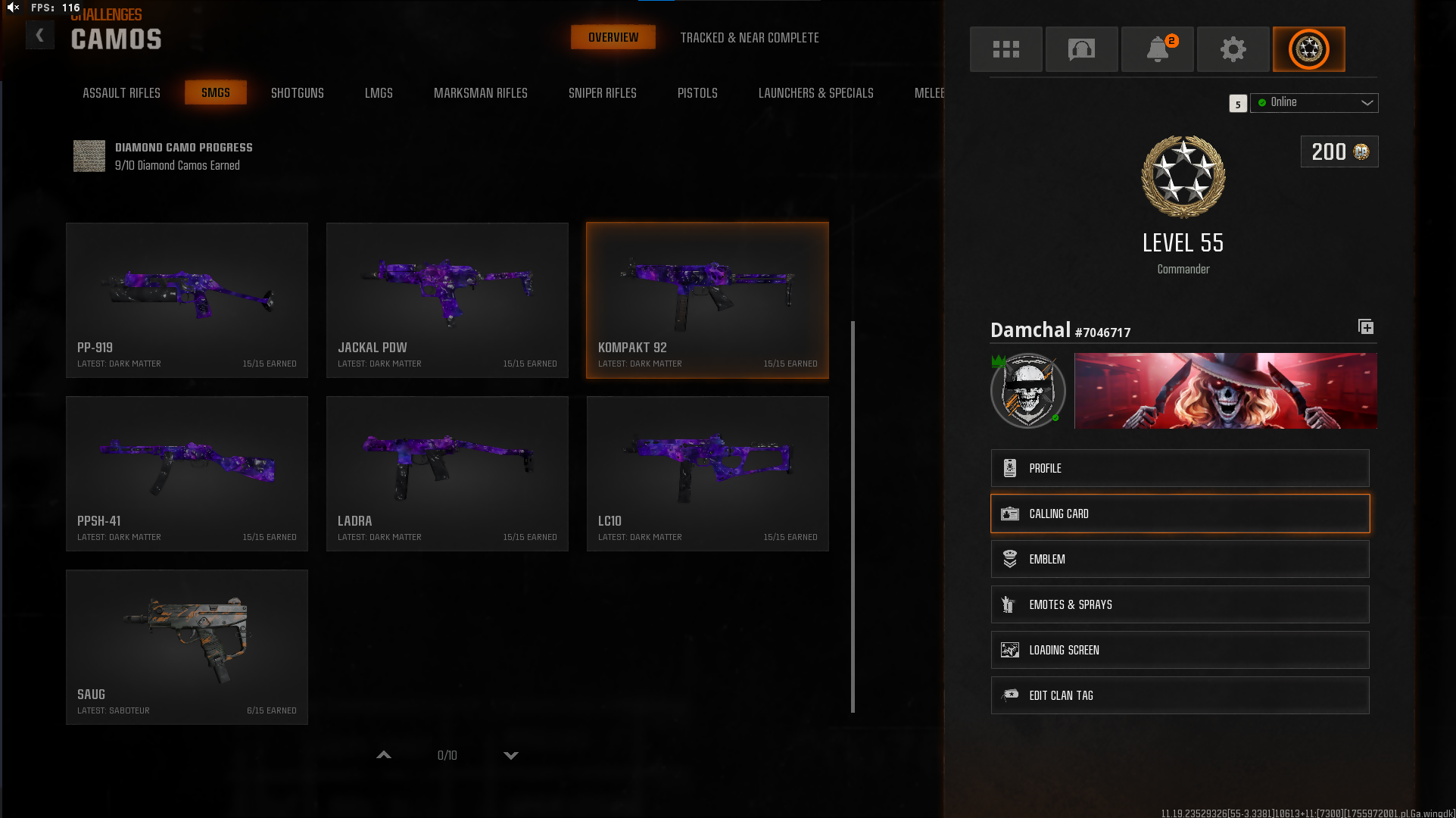Go back using the arrow beside Camos
Viewport: 1456px width, 818px height.
click(x=40, y=36)
